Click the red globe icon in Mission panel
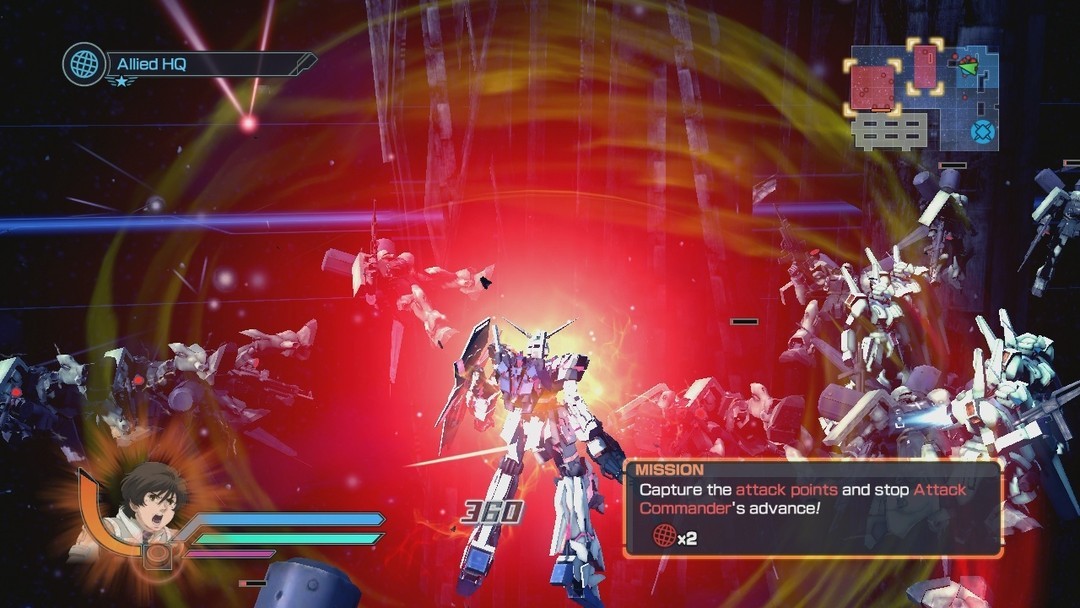This screenshot has width=1080, height=608. pos(662,537)
